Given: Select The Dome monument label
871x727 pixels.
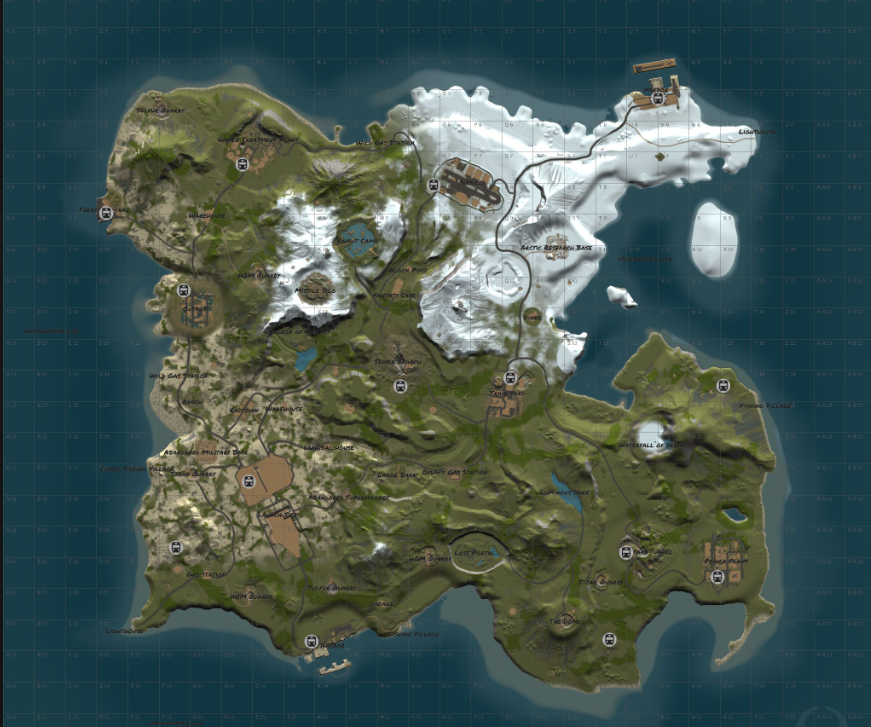Looking at the screenshot, I should tap(564, 621).
